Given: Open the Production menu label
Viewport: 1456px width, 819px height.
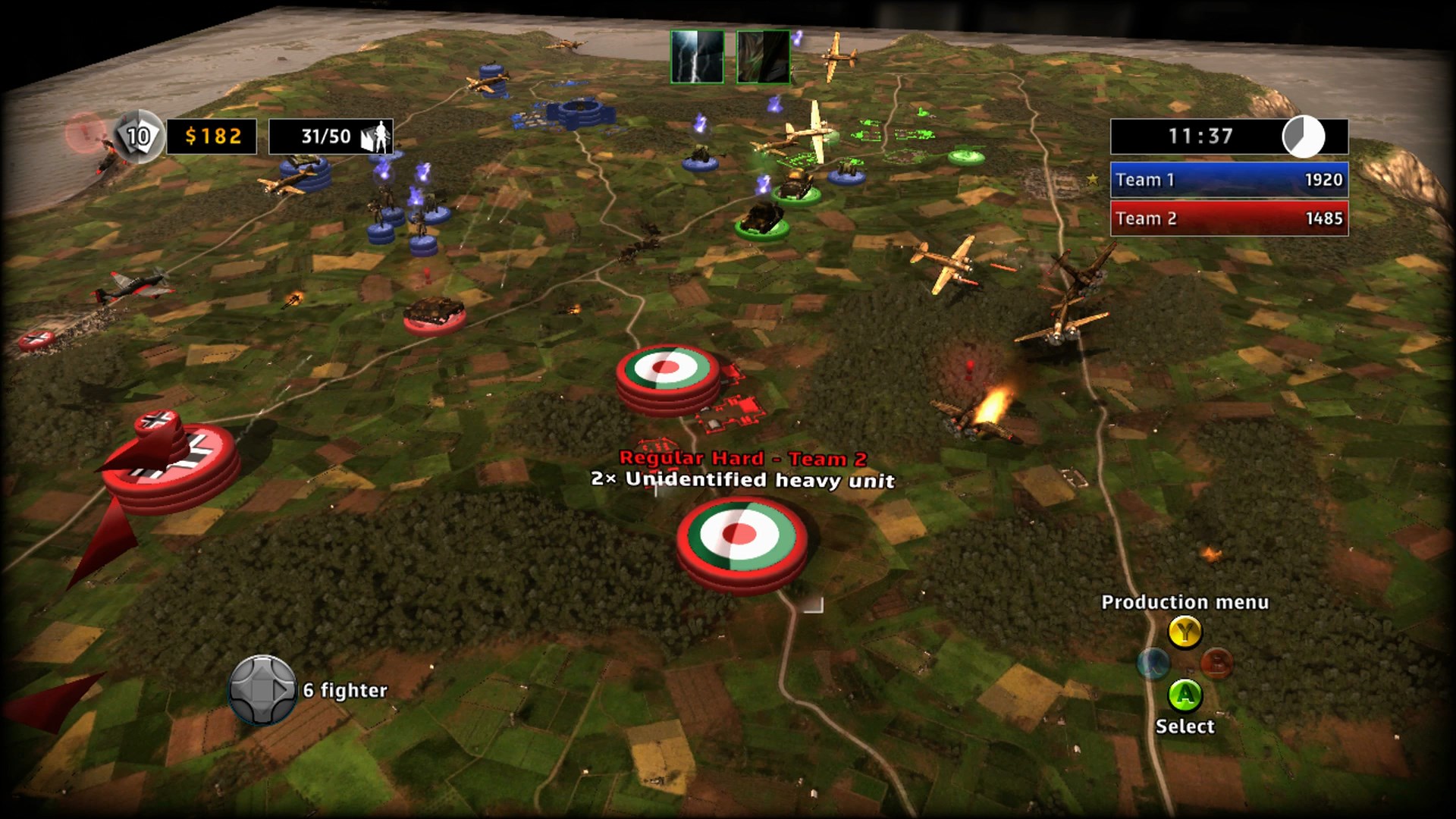Looking at the screenshot, I should pyautogui.click(x=1185, y=602).
